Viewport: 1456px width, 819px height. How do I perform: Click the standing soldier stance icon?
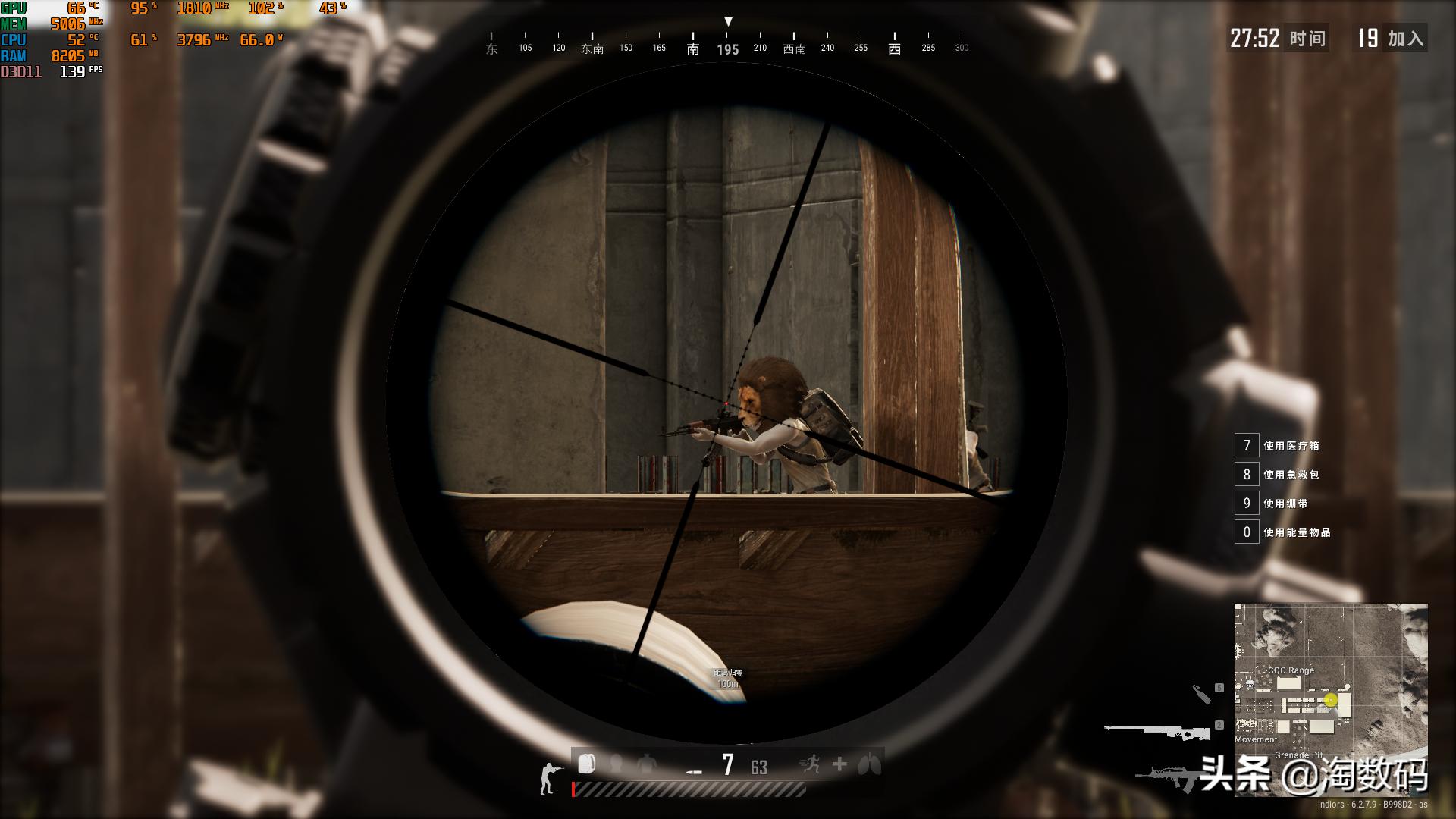[x=548, y=779]
